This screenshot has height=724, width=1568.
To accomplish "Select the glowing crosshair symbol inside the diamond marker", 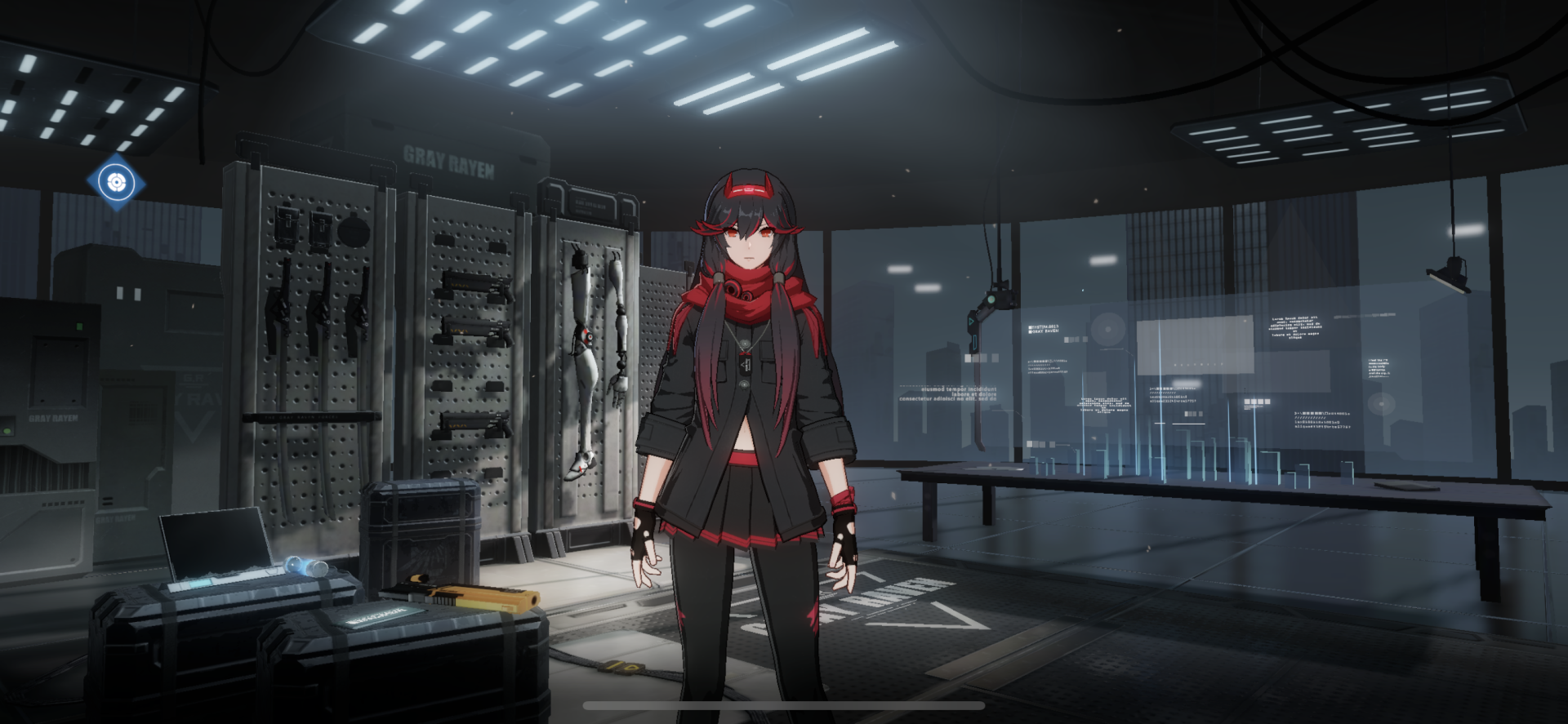I will pos(117,184).
